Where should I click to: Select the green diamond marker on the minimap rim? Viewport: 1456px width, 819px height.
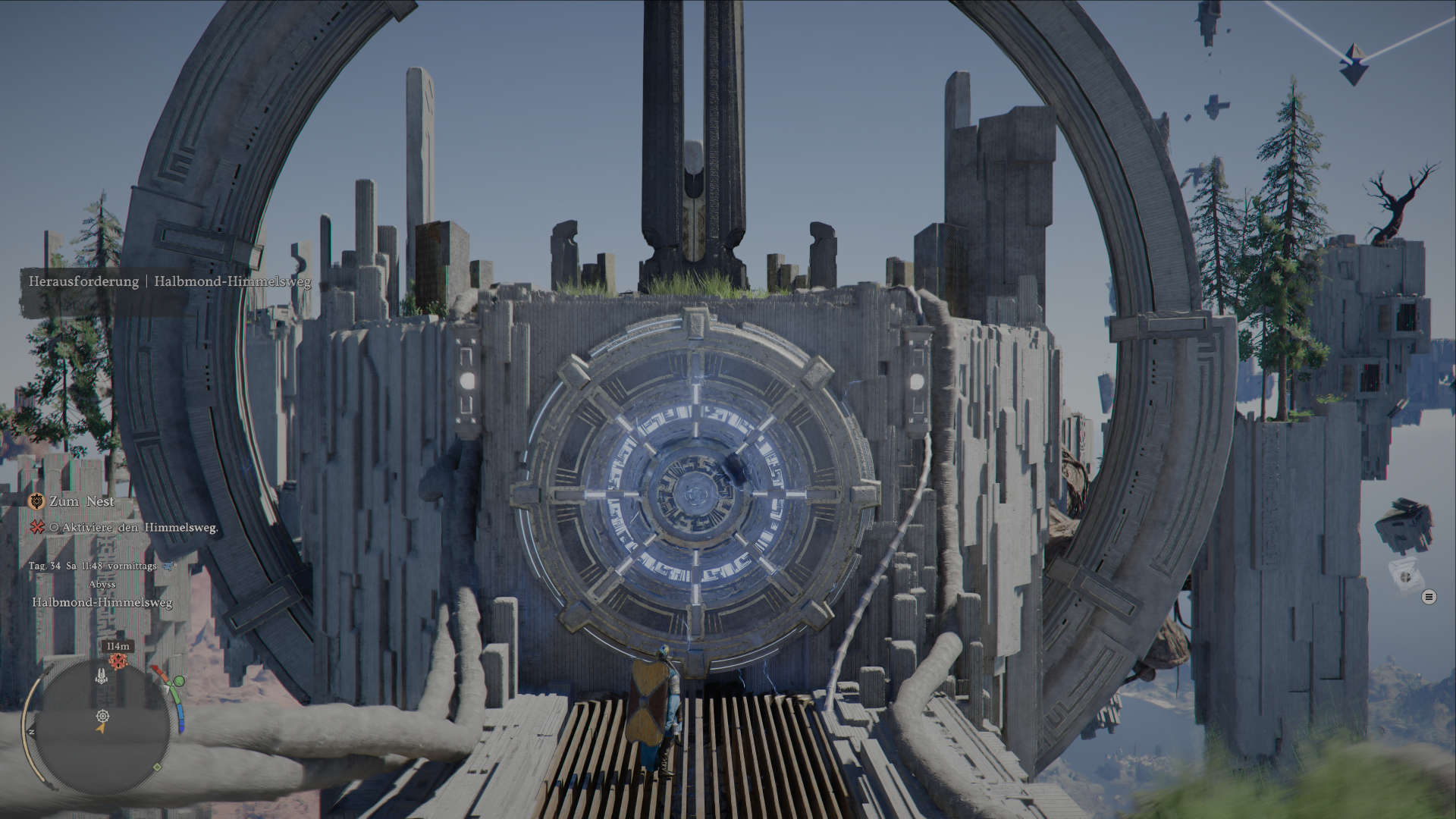pos(157,767)
